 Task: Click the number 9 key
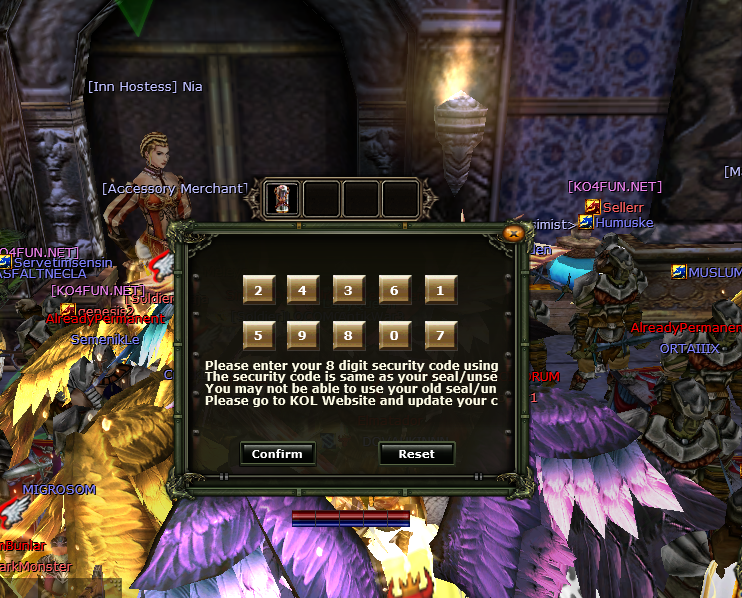(303, 335)
